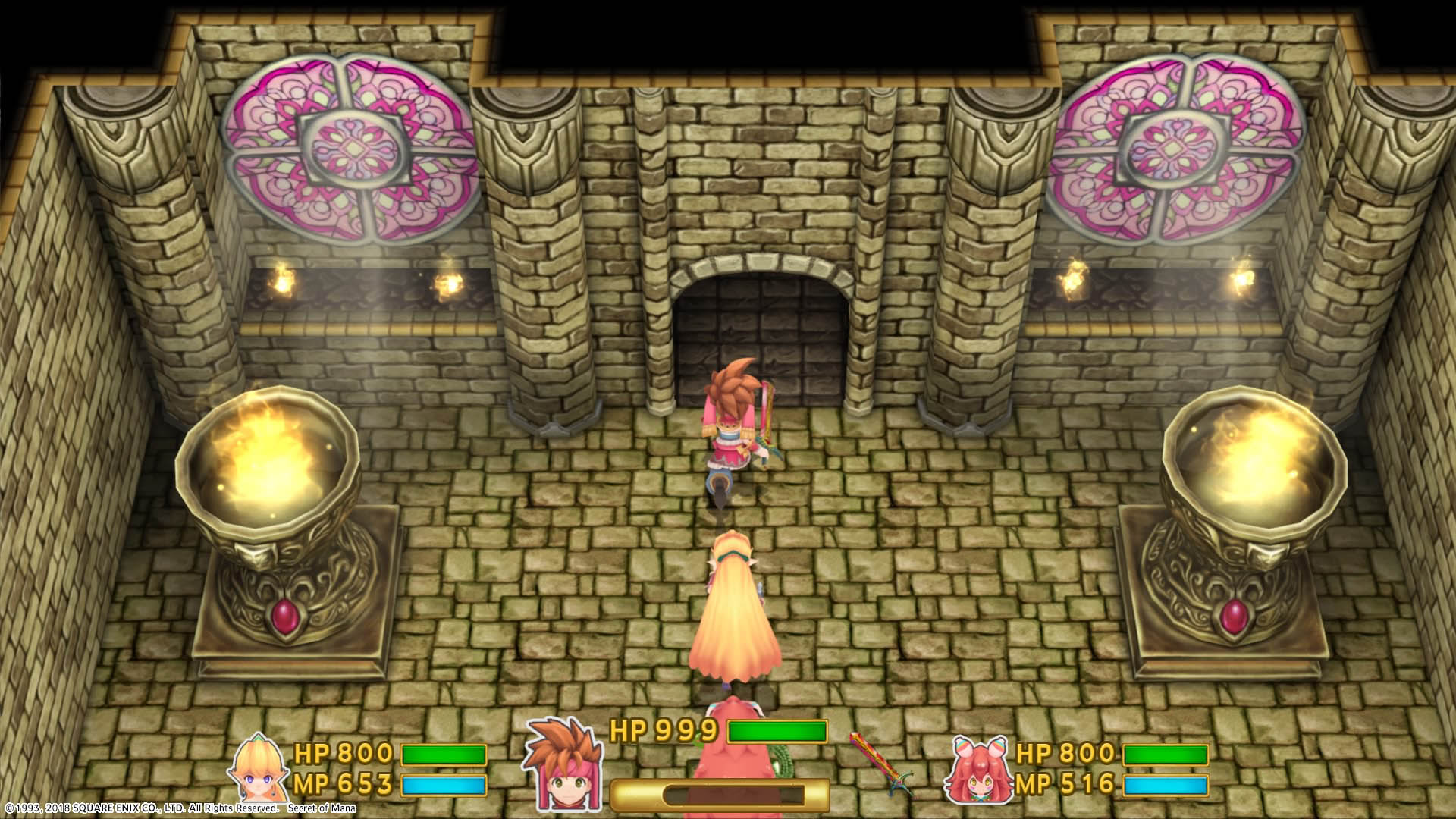Select Primm's character portrait in the HUD

pyautogui.click(x=258, y=767)
